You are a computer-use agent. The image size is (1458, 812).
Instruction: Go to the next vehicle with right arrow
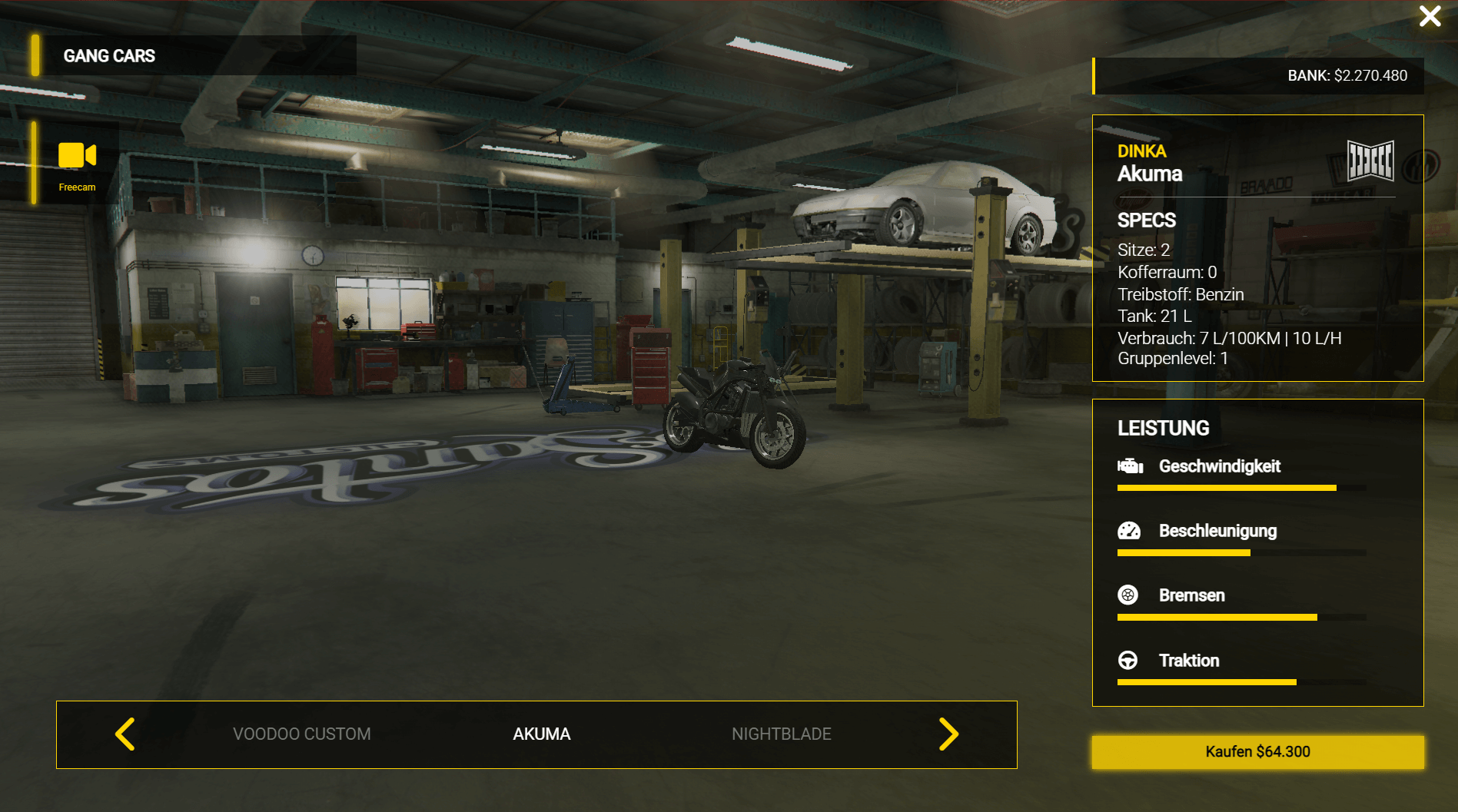[x=948, y=734]
